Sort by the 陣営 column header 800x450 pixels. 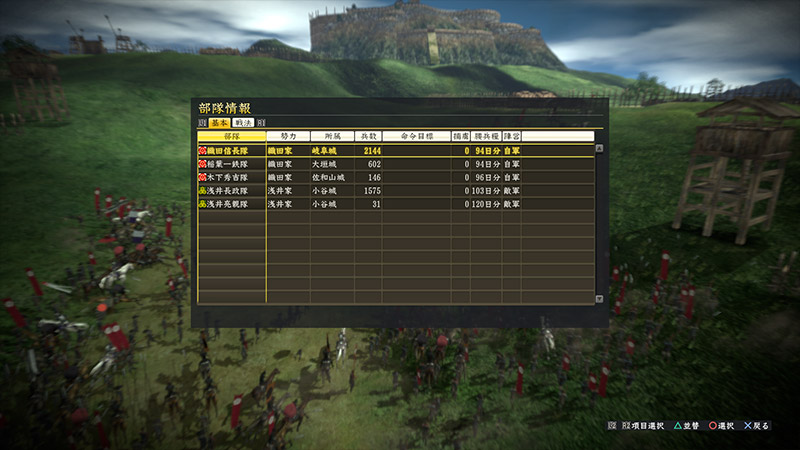pos(511,136)
